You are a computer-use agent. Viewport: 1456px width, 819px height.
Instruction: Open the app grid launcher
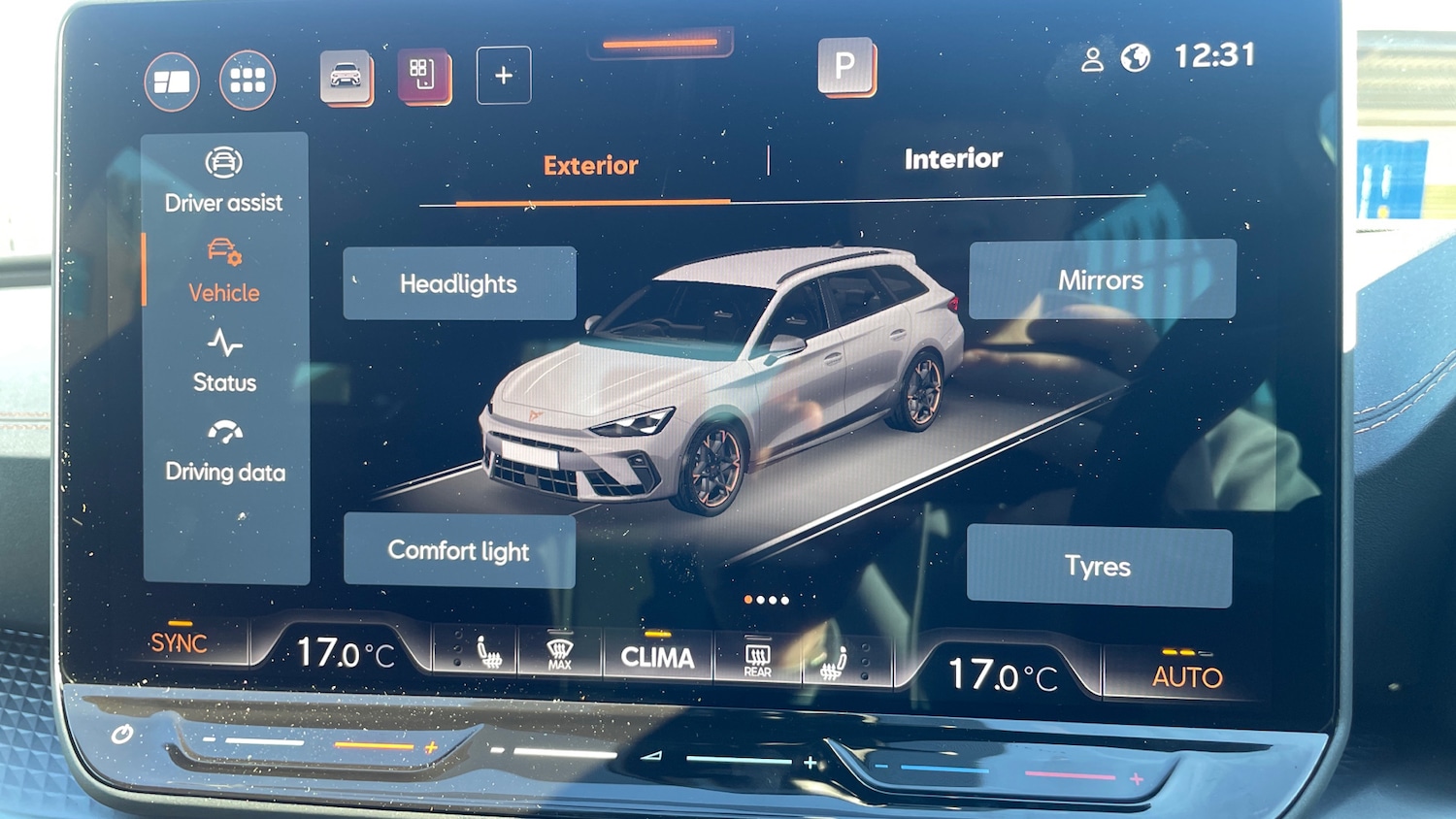[247, 80]
